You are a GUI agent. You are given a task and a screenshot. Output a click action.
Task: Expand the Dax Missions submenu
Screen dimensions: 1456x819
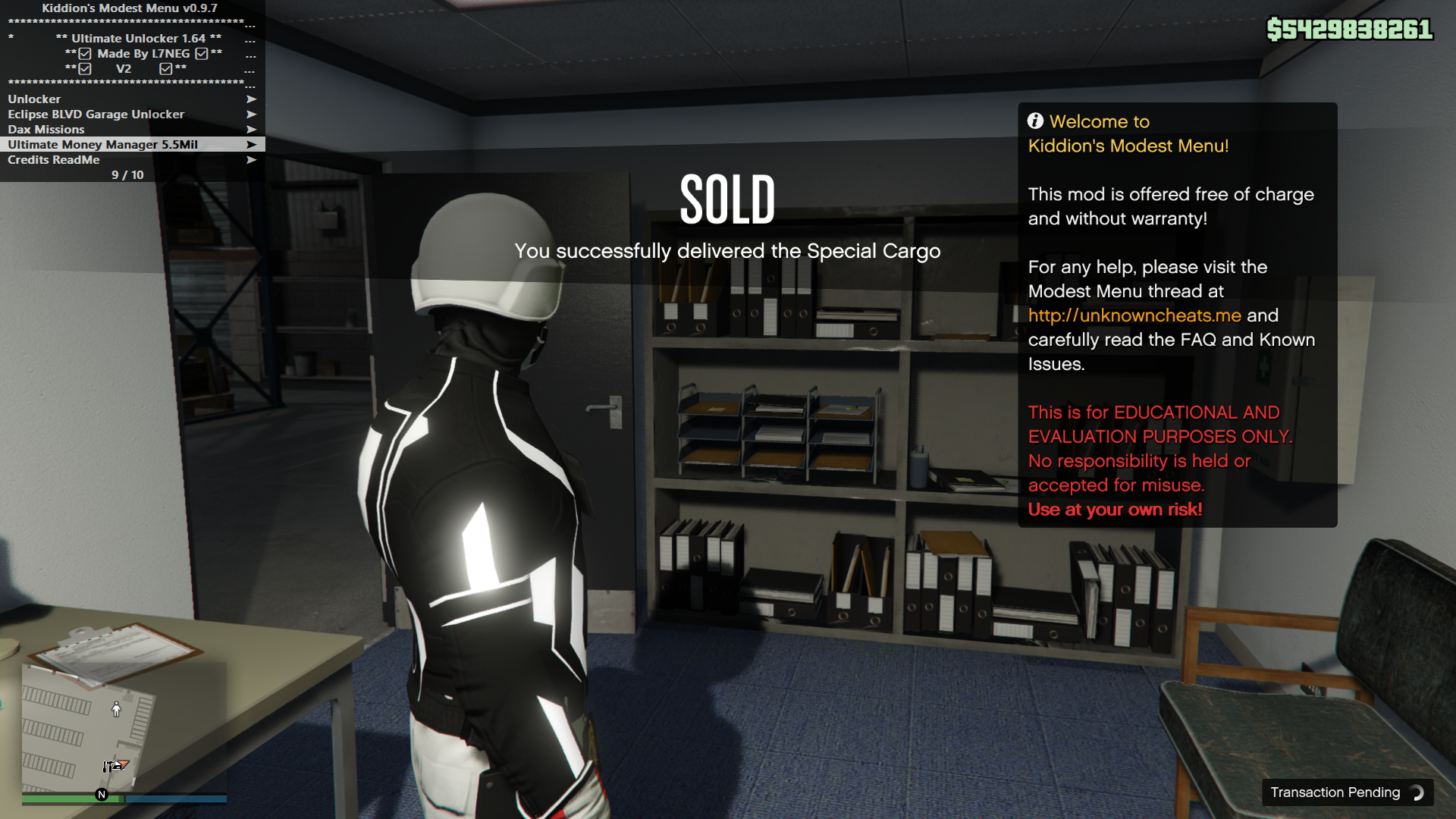tap(45, 129)
